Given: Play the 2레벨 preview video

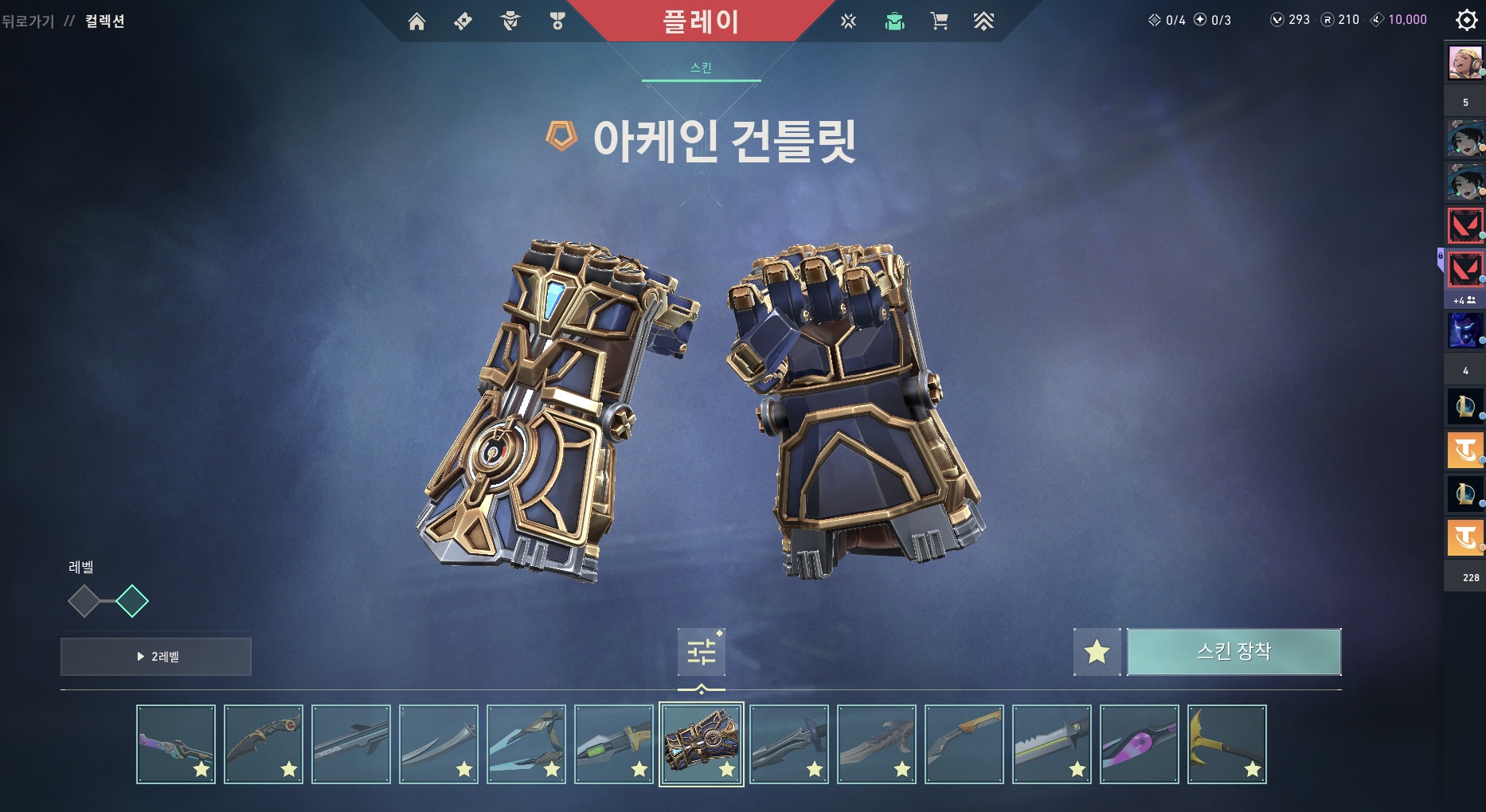Looking at the screenshot, I should coord(156,657).
